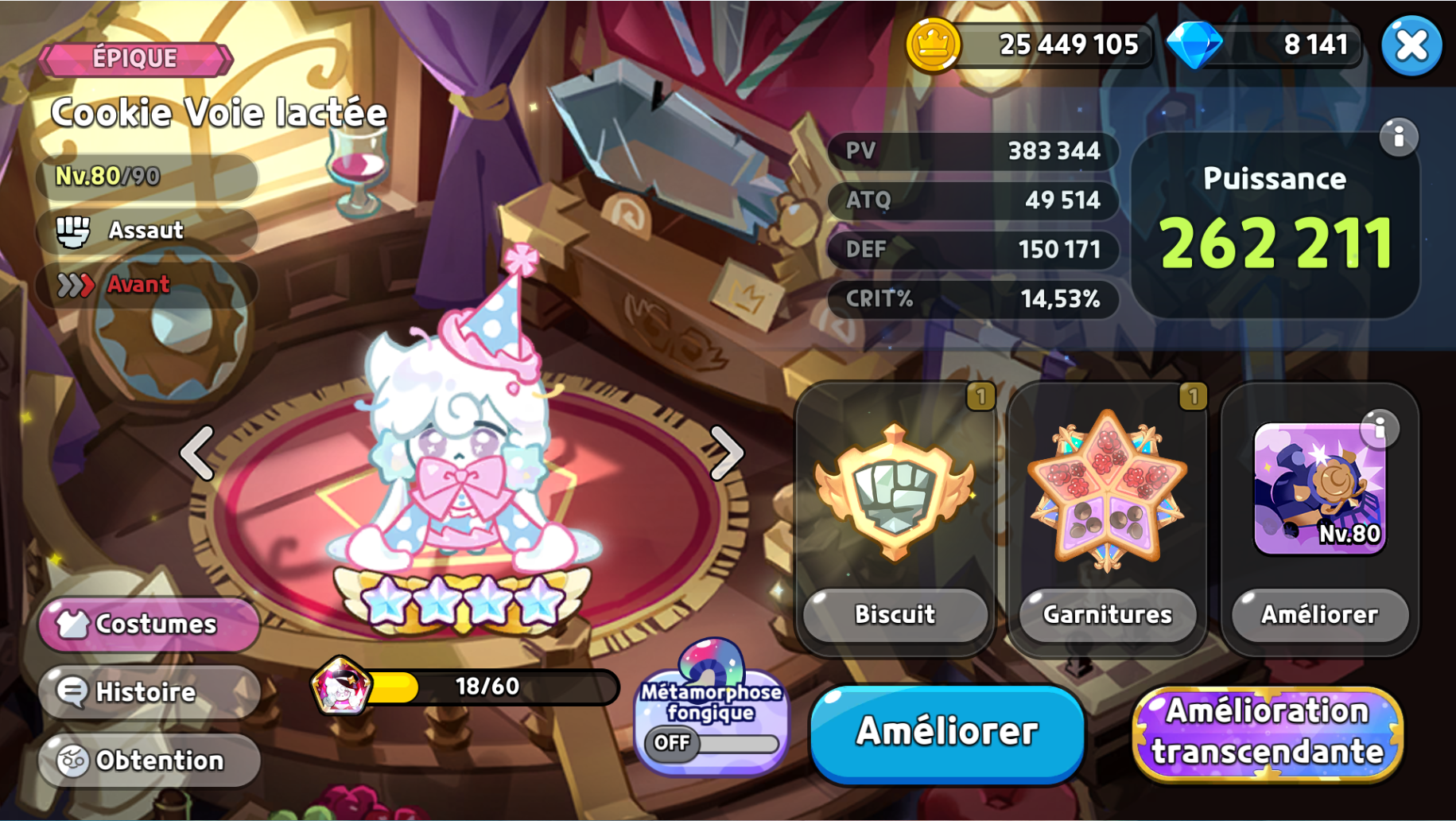Click the skill Améliorer button under Nv.80
The height and width of the screenshot is (821, 1456).
pyautogui.click(x=1319, y=614)
